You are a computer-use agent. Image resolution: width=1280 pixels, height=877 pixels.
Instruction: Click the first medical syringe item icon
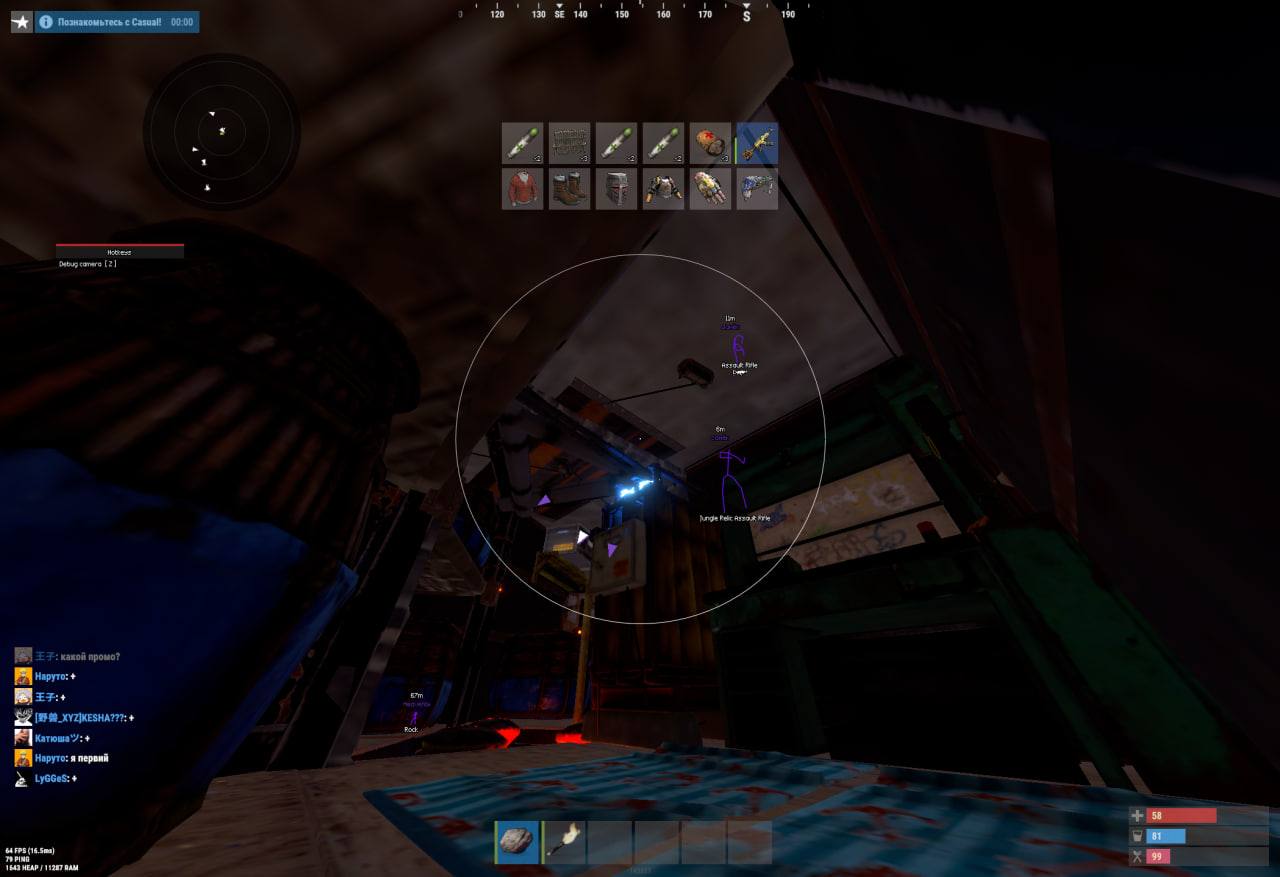pyautogui.click(x=521, y=143)
